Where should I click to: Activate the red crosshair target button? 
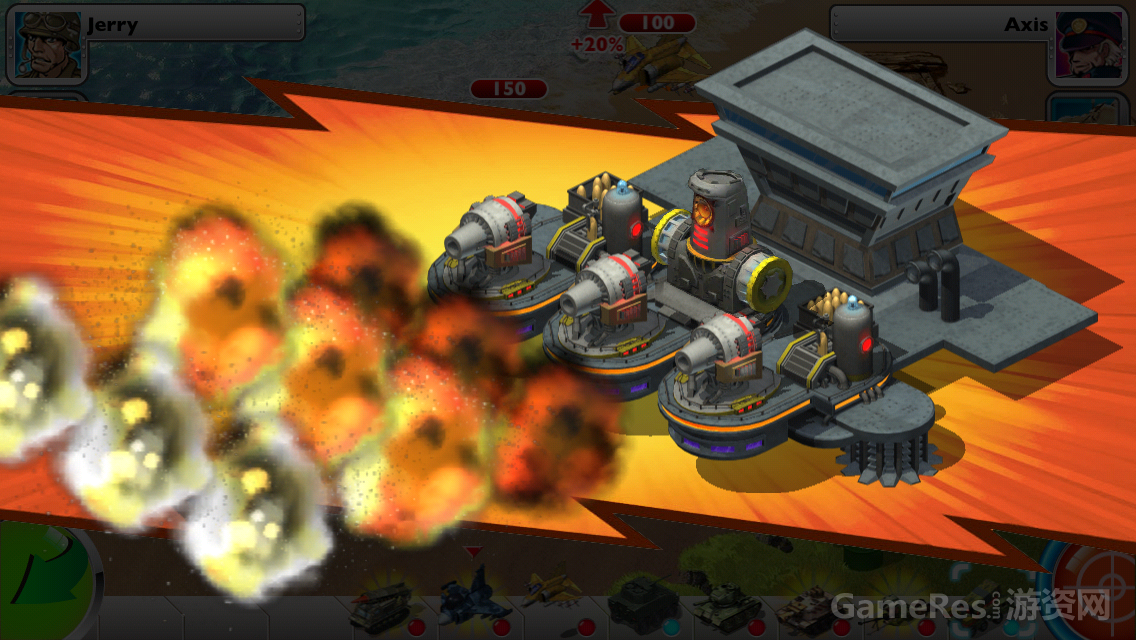(x=1096, y=590)
